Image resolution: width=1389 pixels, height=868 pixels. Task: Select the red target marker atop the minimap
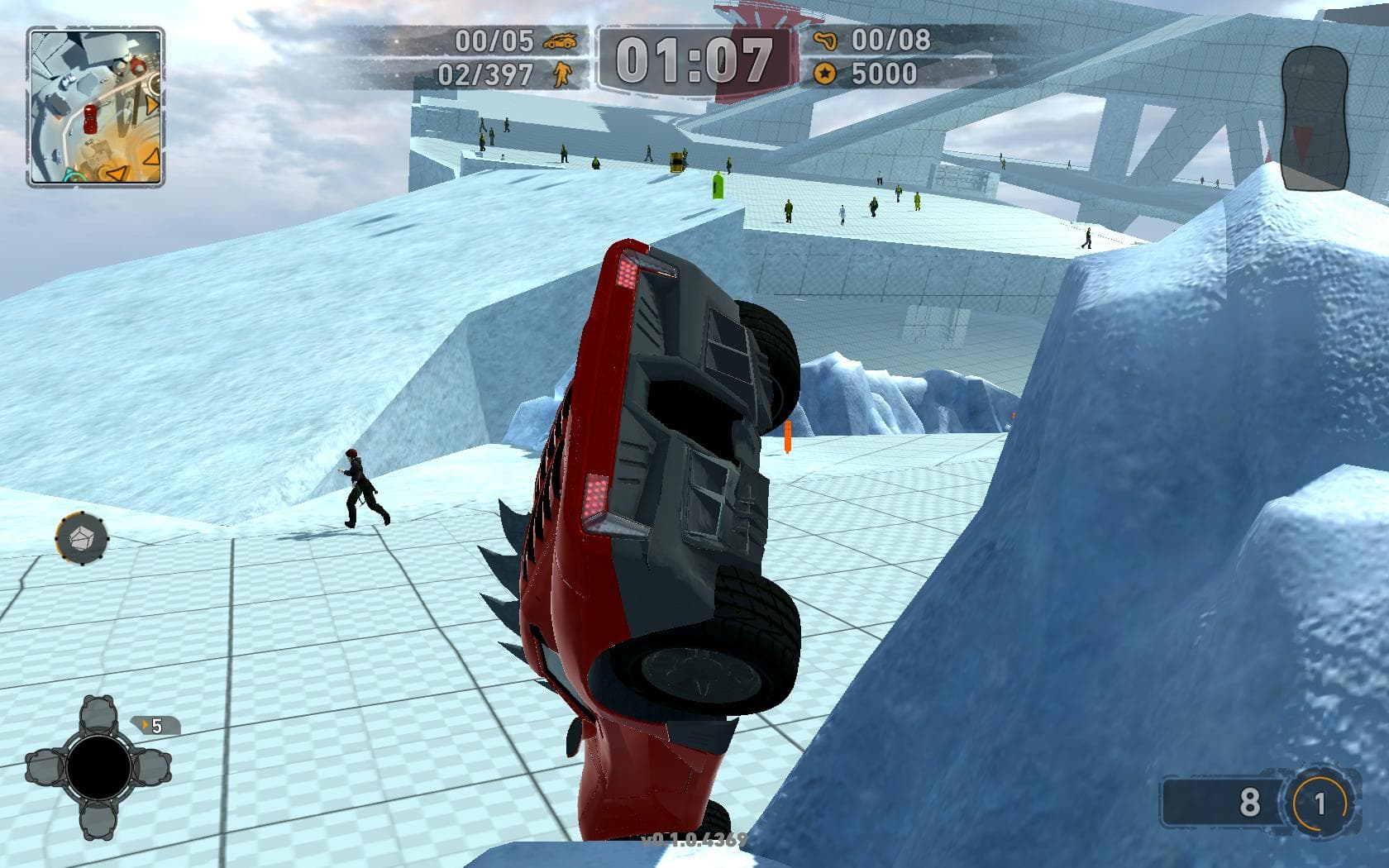[x=136, y=66]
